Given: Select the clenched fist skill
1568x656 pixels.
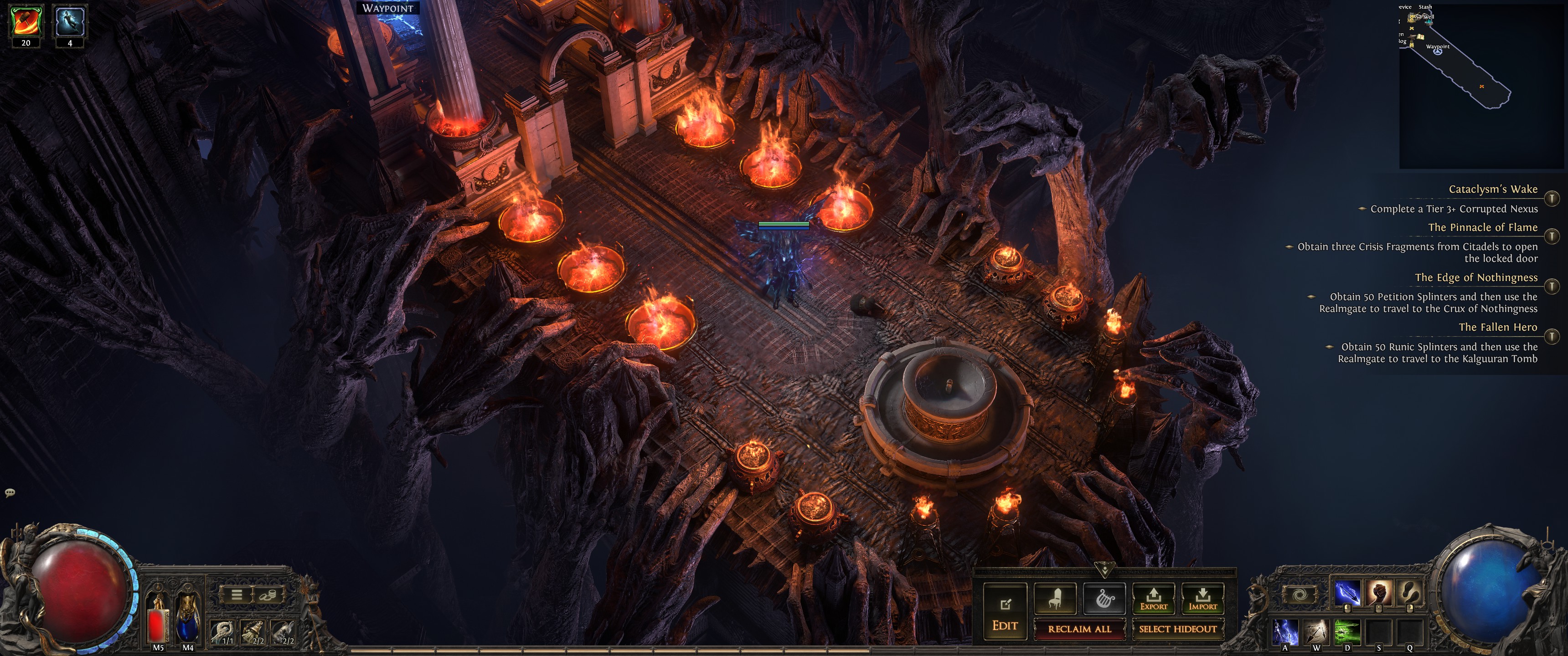Looking at the screenshot, I should click(1379, 593).
